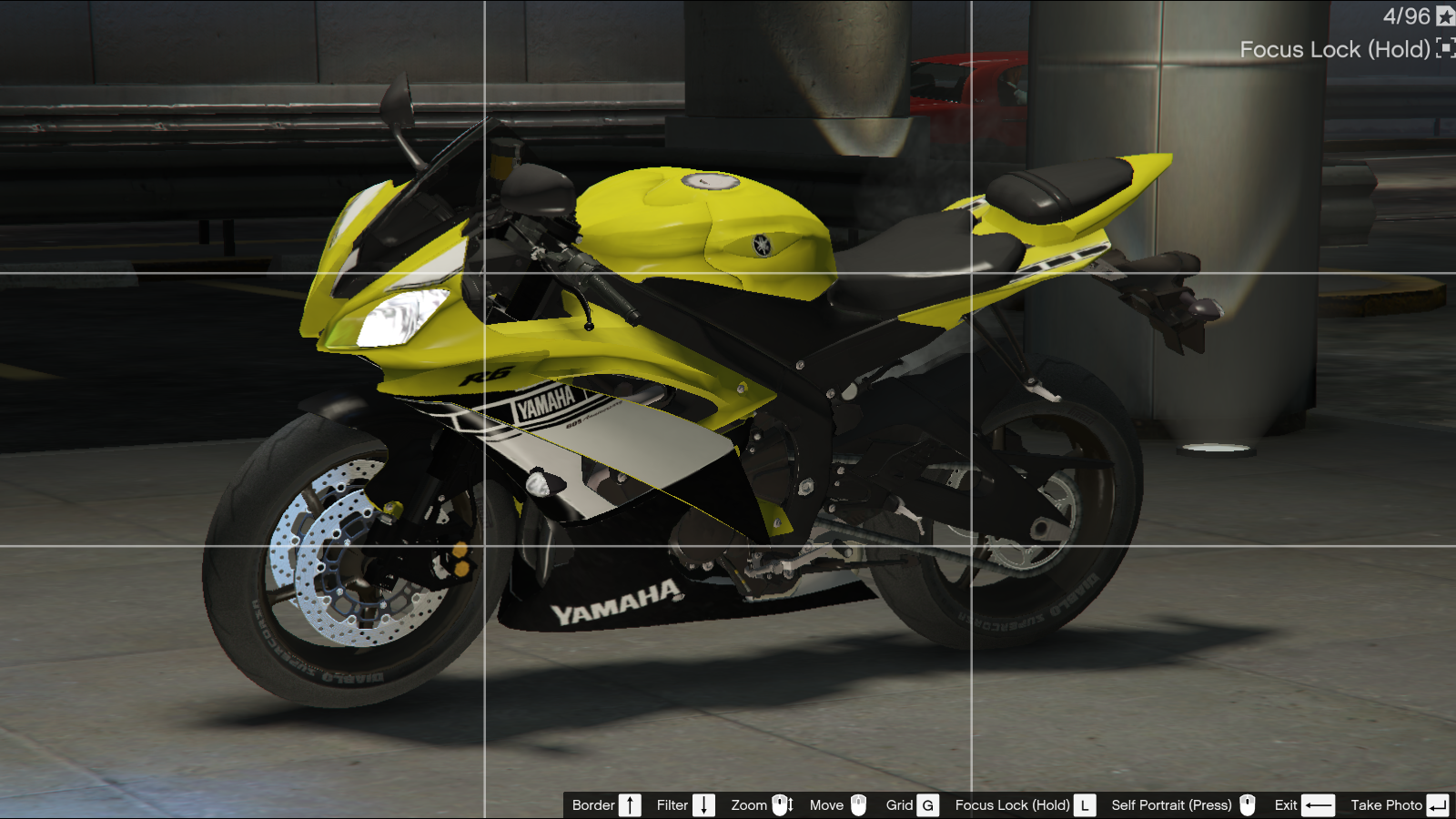The image size is (1456, 819).
Task: Click the Grid 'G' key icon
Action: 926,804
